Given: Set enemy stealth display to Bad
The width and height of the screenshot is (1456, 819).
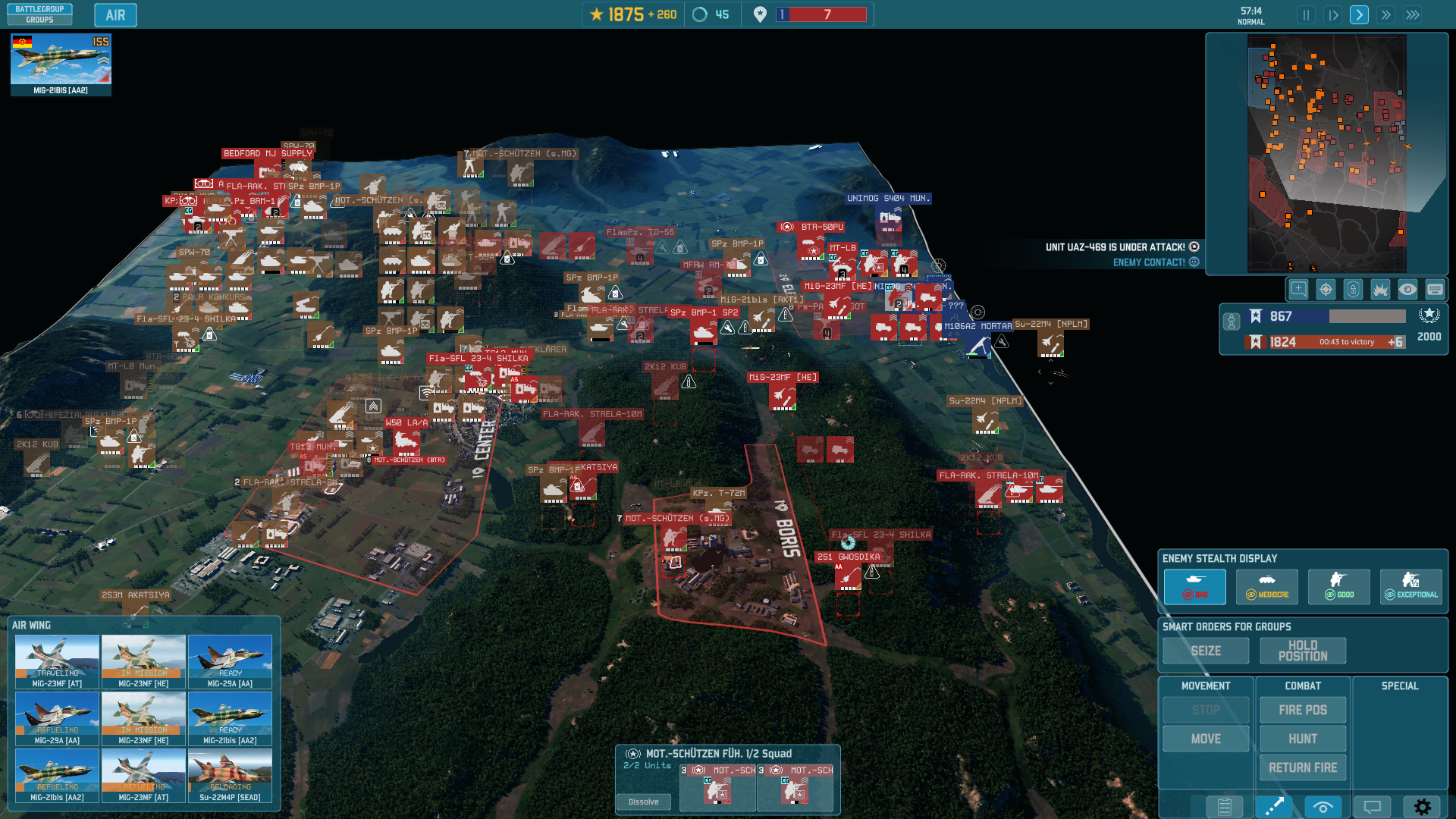Looking at the screenshot, I should point(1195,586).
